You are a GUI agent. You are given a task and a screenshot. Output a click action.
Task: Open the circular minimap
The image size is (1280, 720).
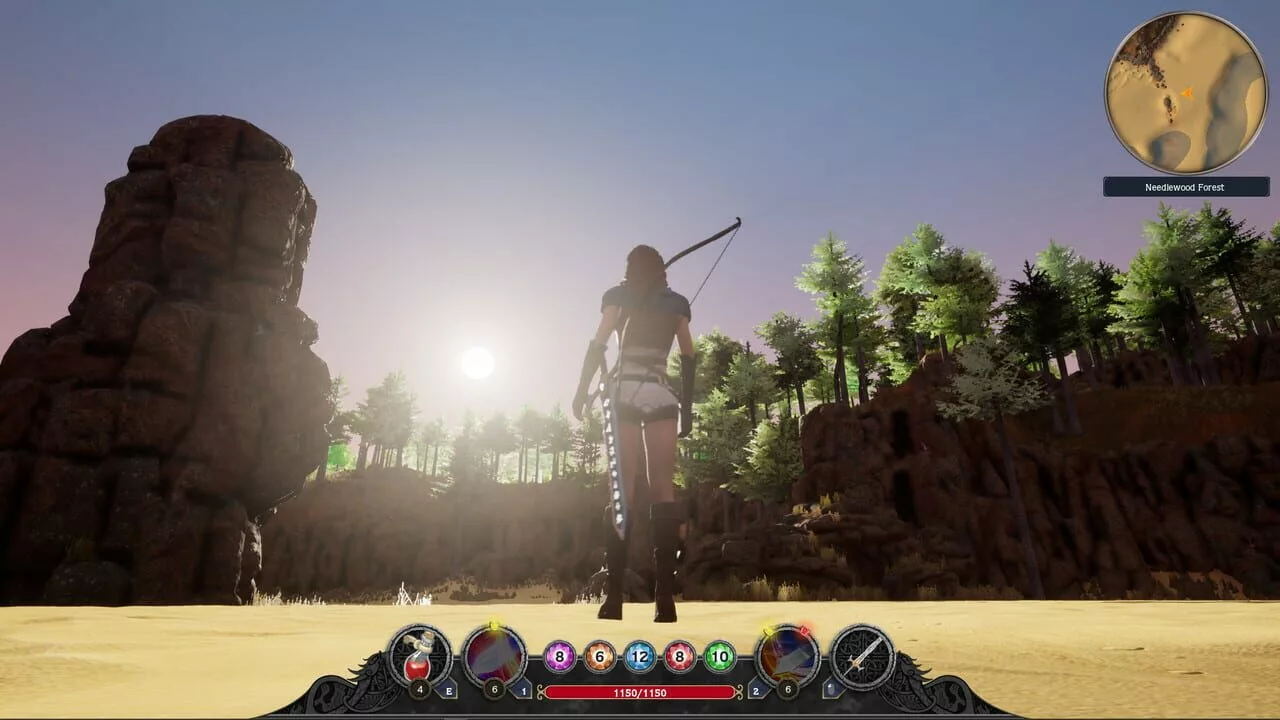tap(1186, 93)
